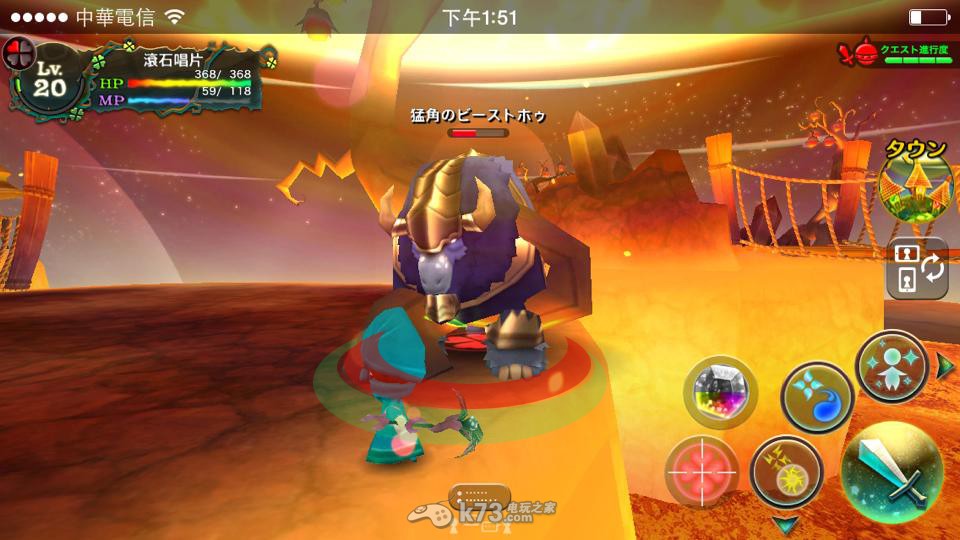The image size is (960, 540).
Task: Trigger the yellow burst skill
Action: [x=786, y=472]
